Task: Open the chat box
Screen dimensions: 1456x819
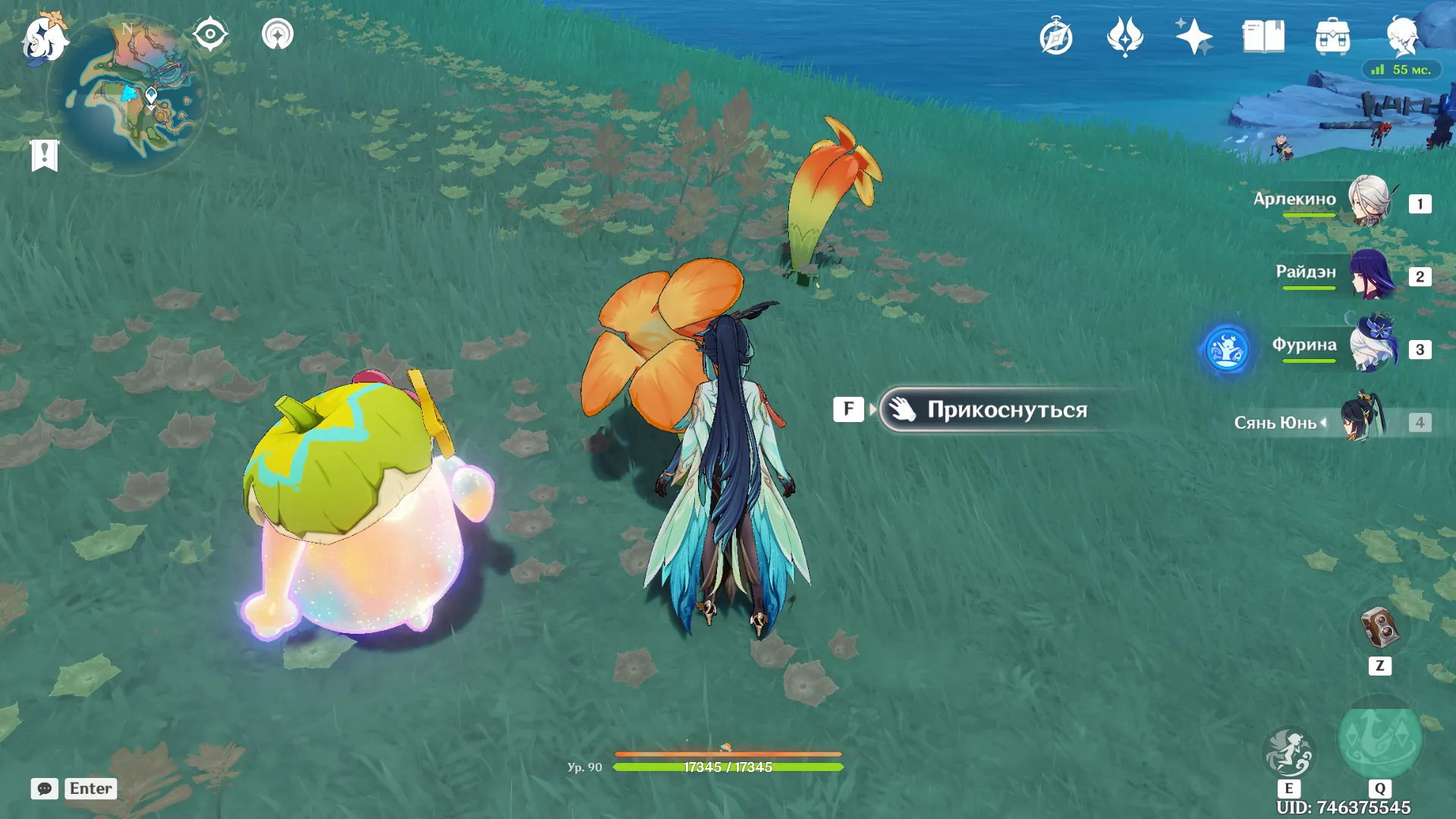Action: 45,789
